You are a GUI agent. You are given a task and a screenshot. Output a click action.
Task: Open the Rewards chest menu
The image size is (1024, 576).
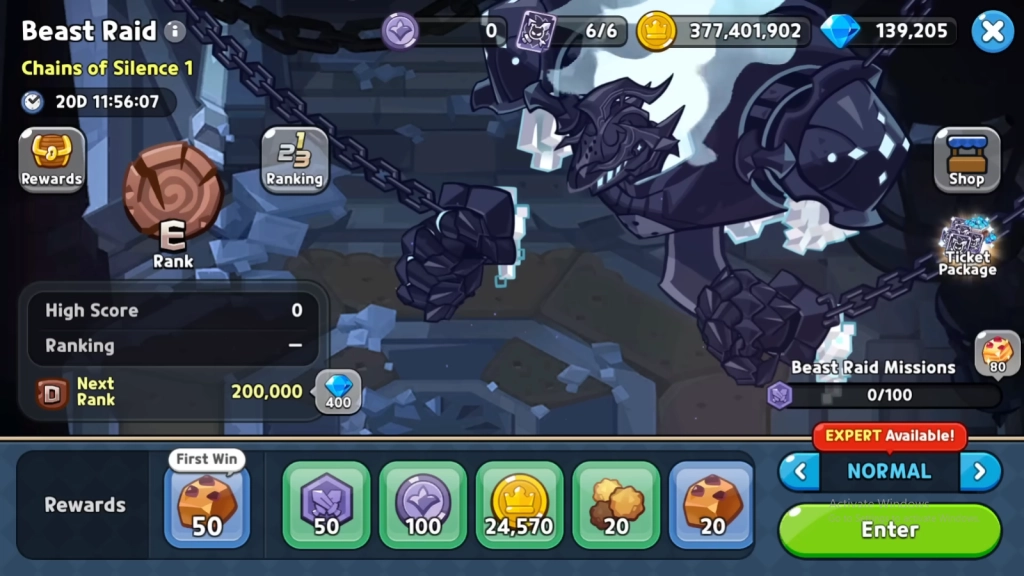(x=52, y=160)
